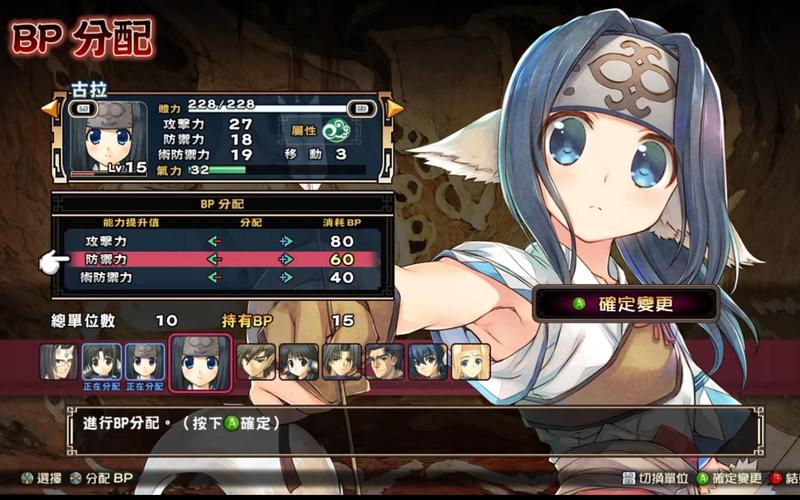Select the blonde character portrait in the unit row
This screenshot has width=800, height=500.
tap(470, 362)
